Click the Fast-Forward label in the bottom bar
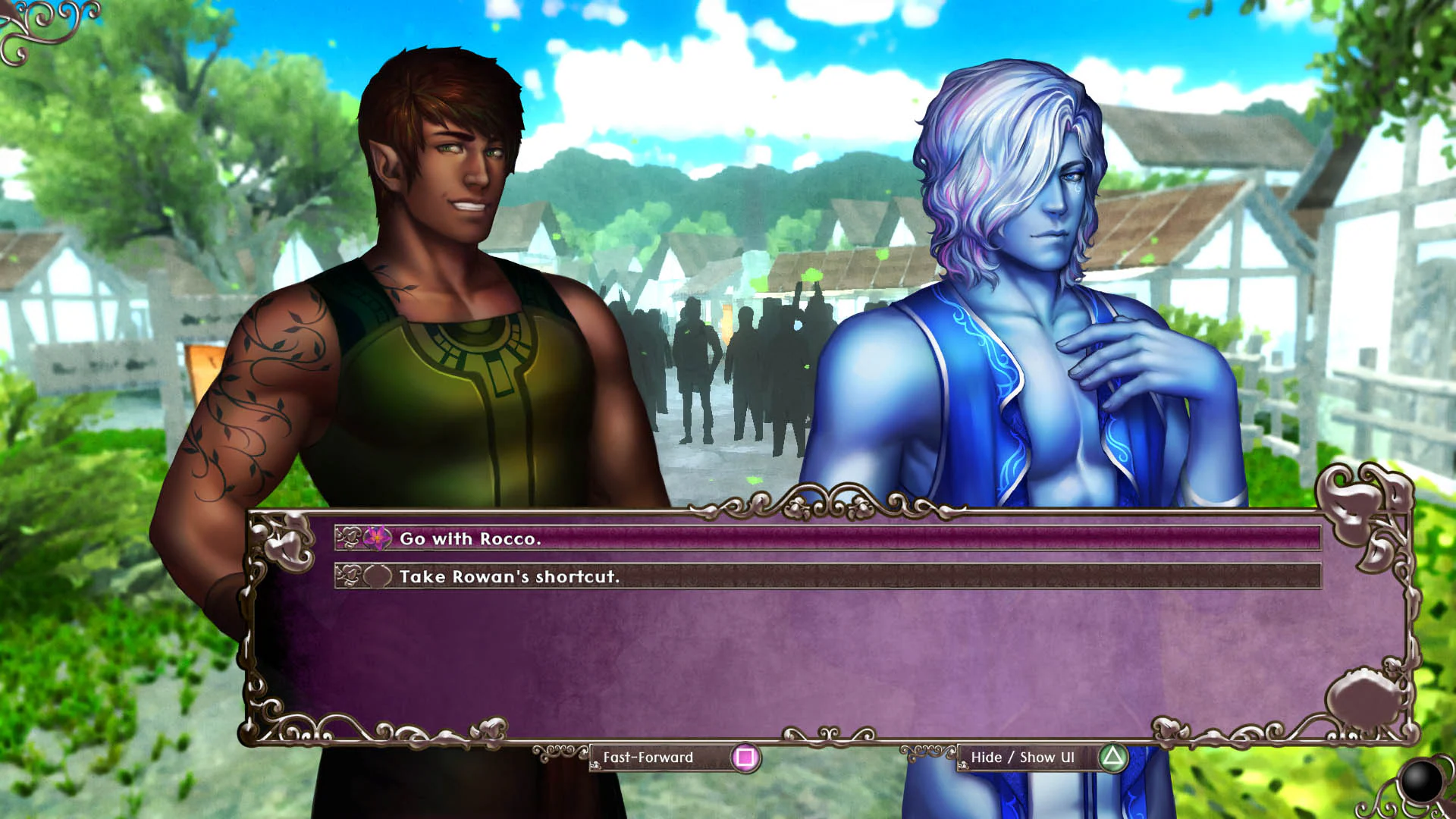Image resolution: width=1456 pixels, height=819 pixels. click(648, 757)
